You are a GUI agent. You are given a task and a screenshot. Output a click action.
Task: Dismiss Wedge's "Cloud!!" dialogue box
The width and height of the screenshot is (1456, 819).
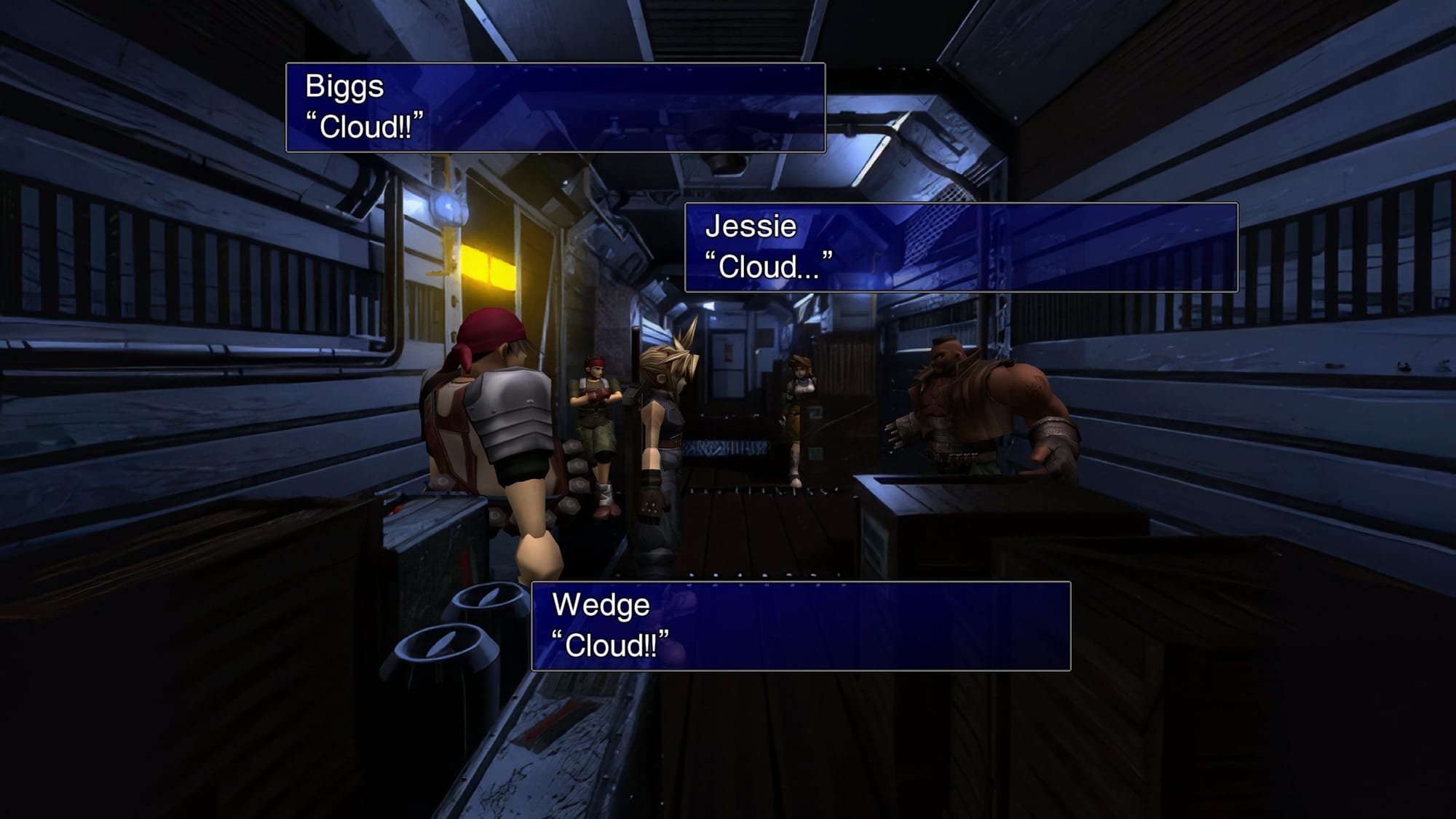(801, 626)
